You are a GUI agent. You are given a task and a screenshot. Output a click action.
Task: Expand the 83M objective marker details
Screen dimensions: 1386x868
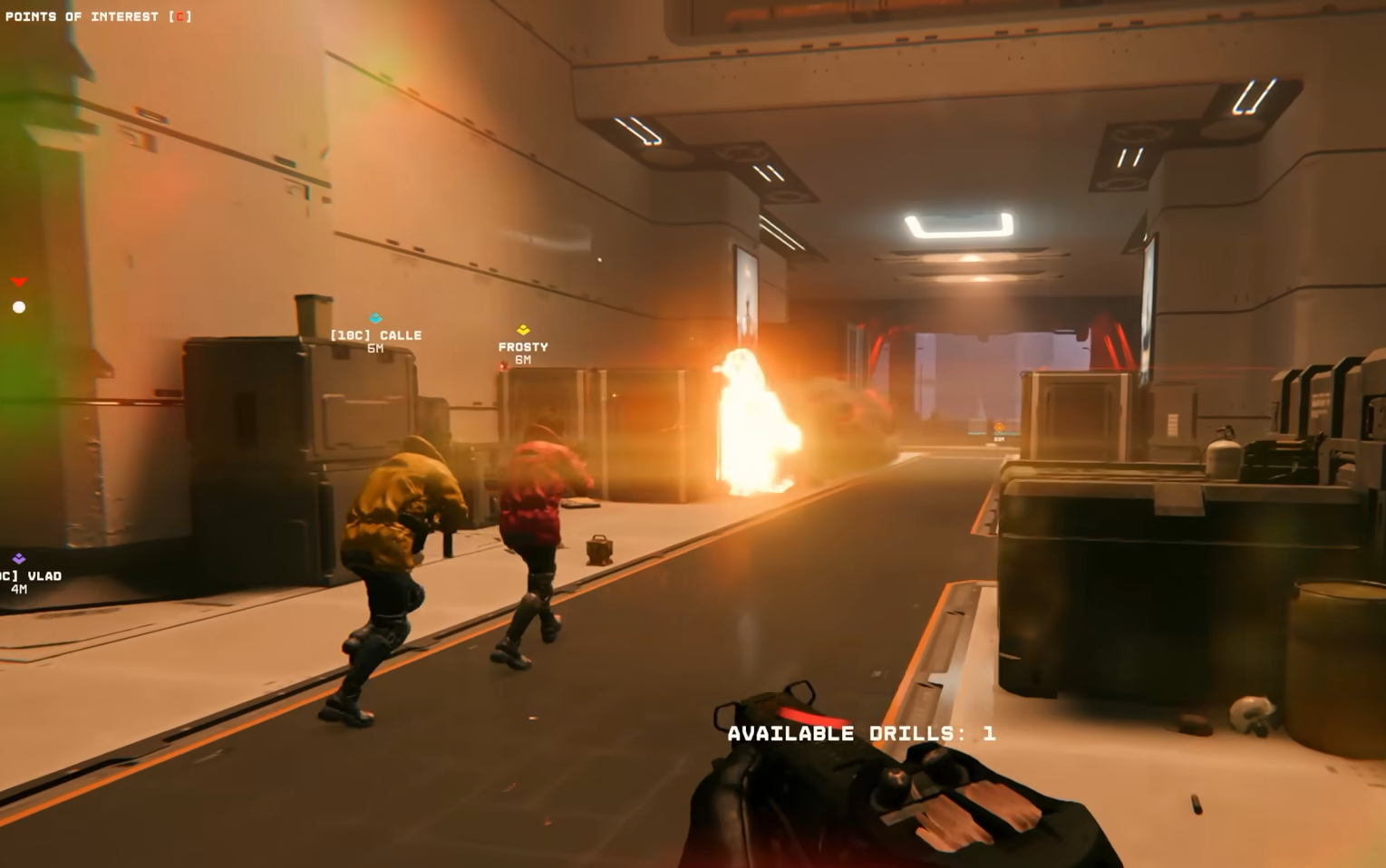pyautogui.click(x=999, y=439)
